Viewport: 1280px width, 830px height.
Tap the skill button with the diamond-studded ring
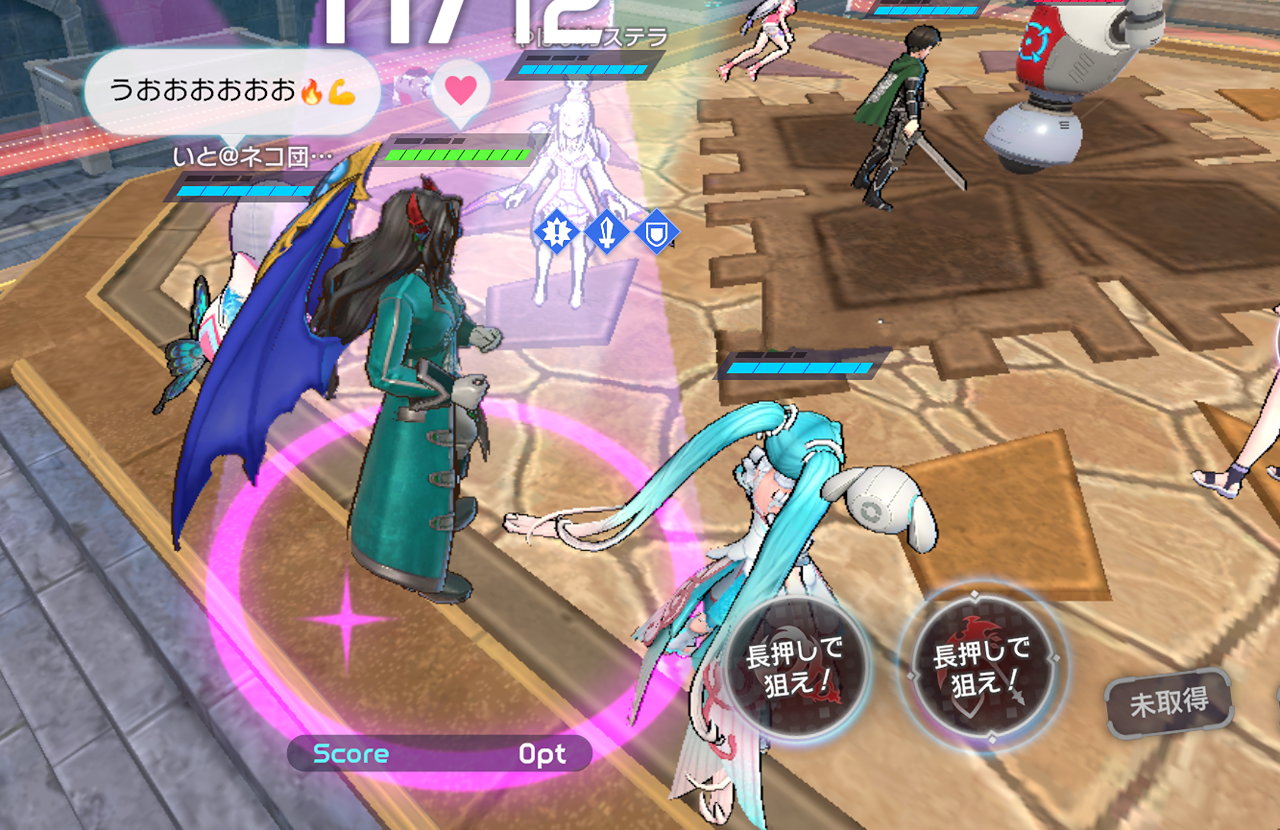tap(981, 667)
